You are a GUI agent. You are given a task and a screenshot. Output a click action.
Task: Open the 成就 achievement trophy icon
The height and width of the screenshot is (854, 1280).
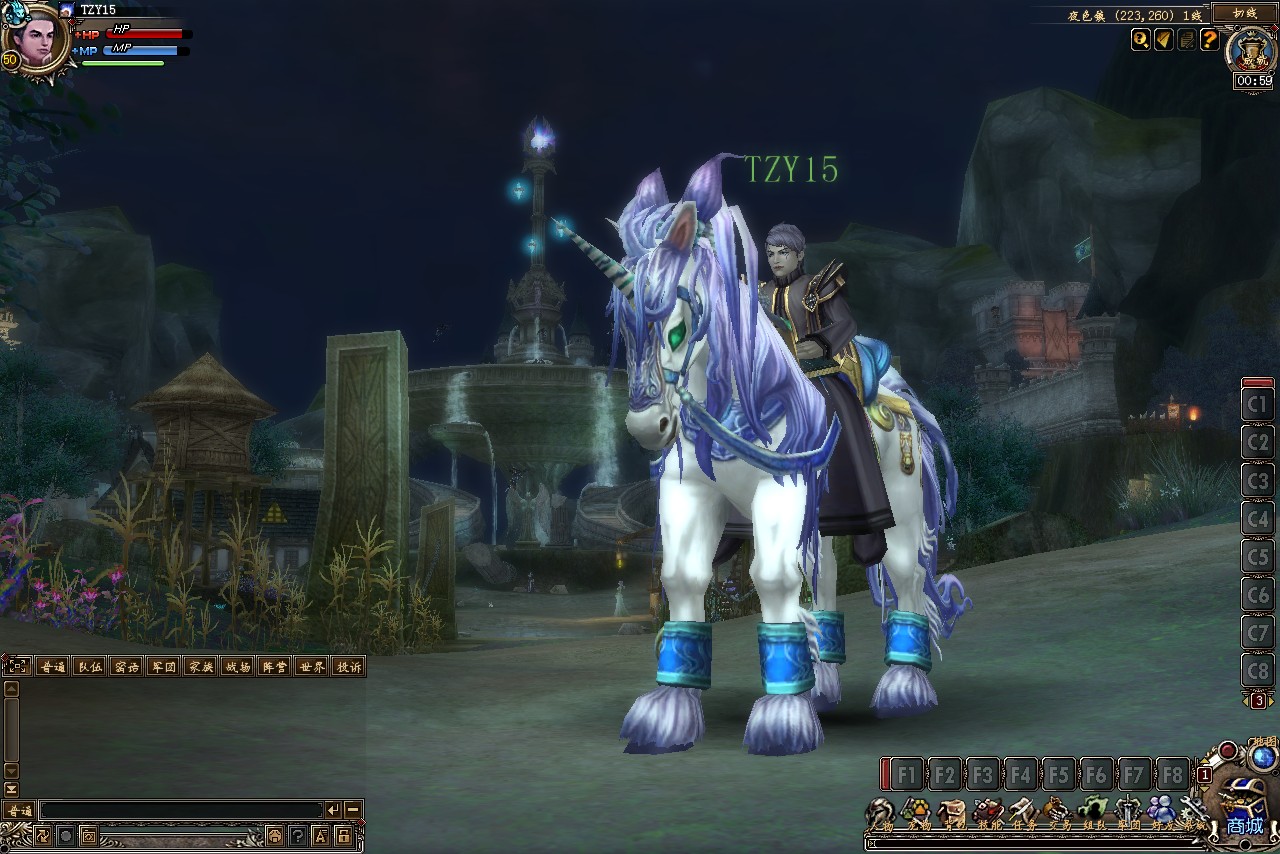(1250, 50)
